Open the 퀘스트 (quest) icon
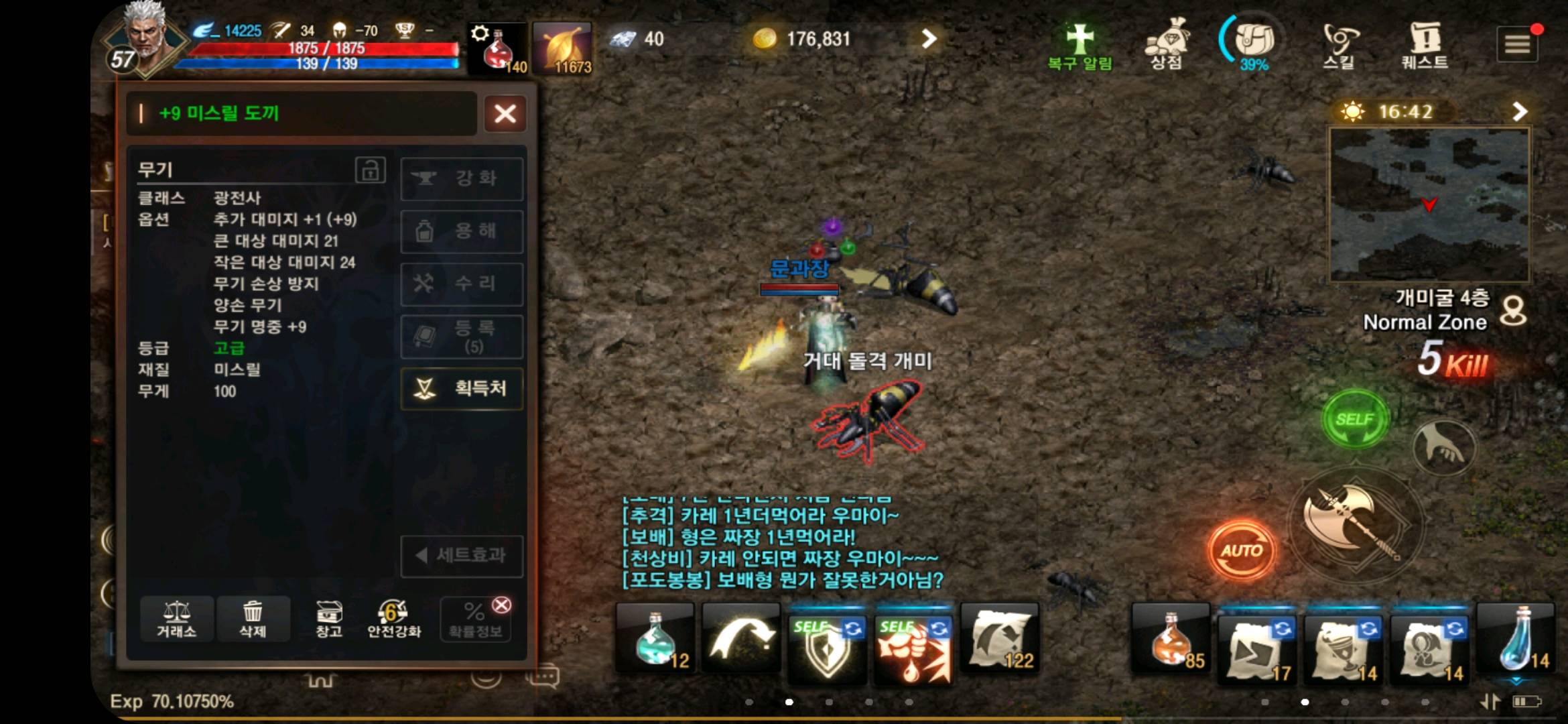Screen dimensions: 1568x724 1425,42
